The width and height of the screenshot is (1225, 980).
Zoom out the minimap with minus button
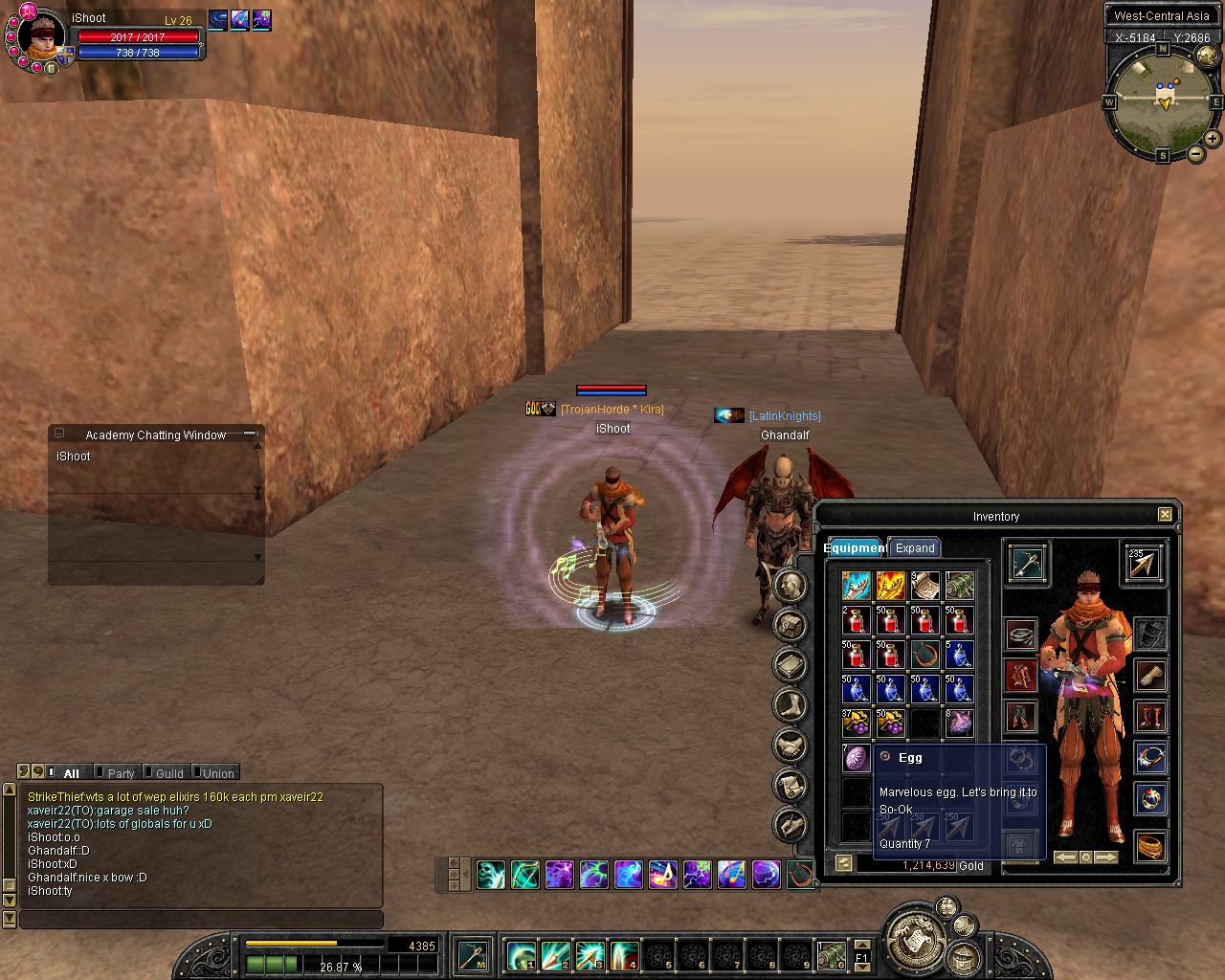tap(1196, 153)
